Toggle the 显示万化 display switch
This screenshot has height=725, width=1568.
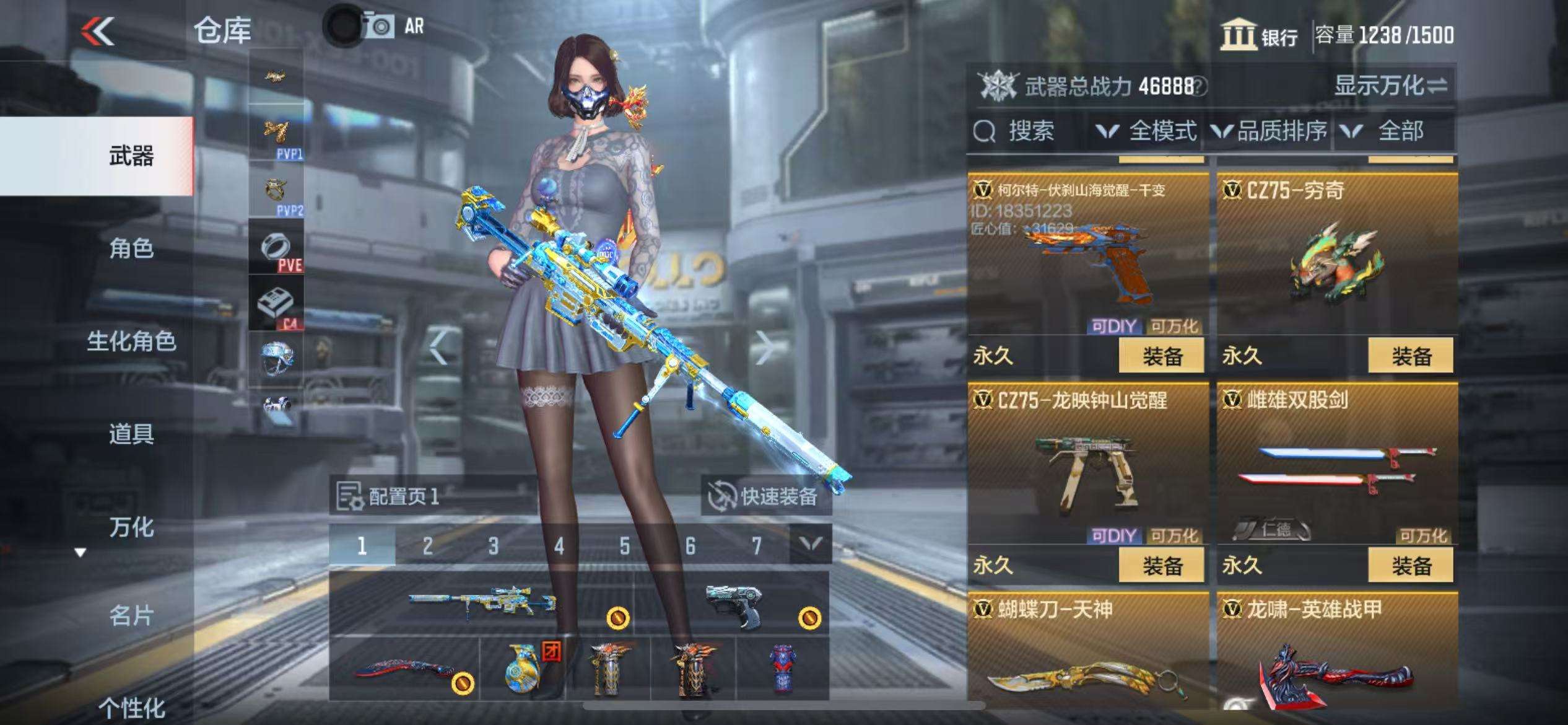1390,86
